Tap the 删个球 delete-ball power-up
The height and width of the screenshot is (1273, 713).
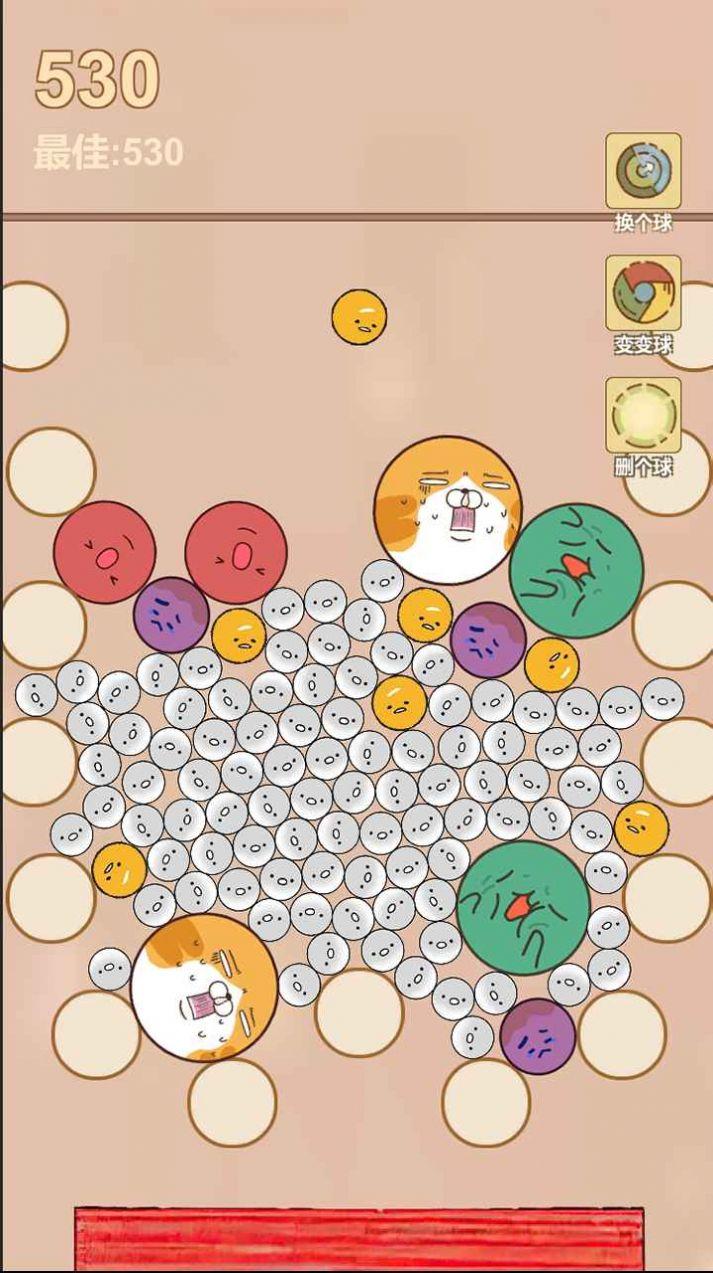pos(643,415)
